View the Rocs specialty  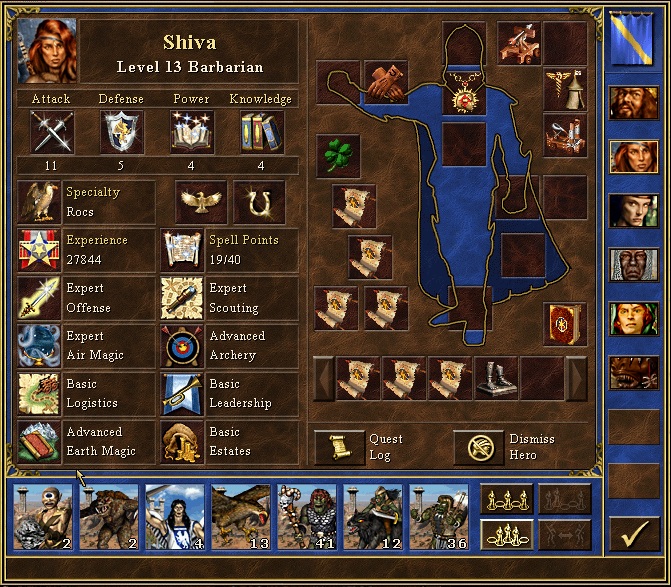[39, 201]
